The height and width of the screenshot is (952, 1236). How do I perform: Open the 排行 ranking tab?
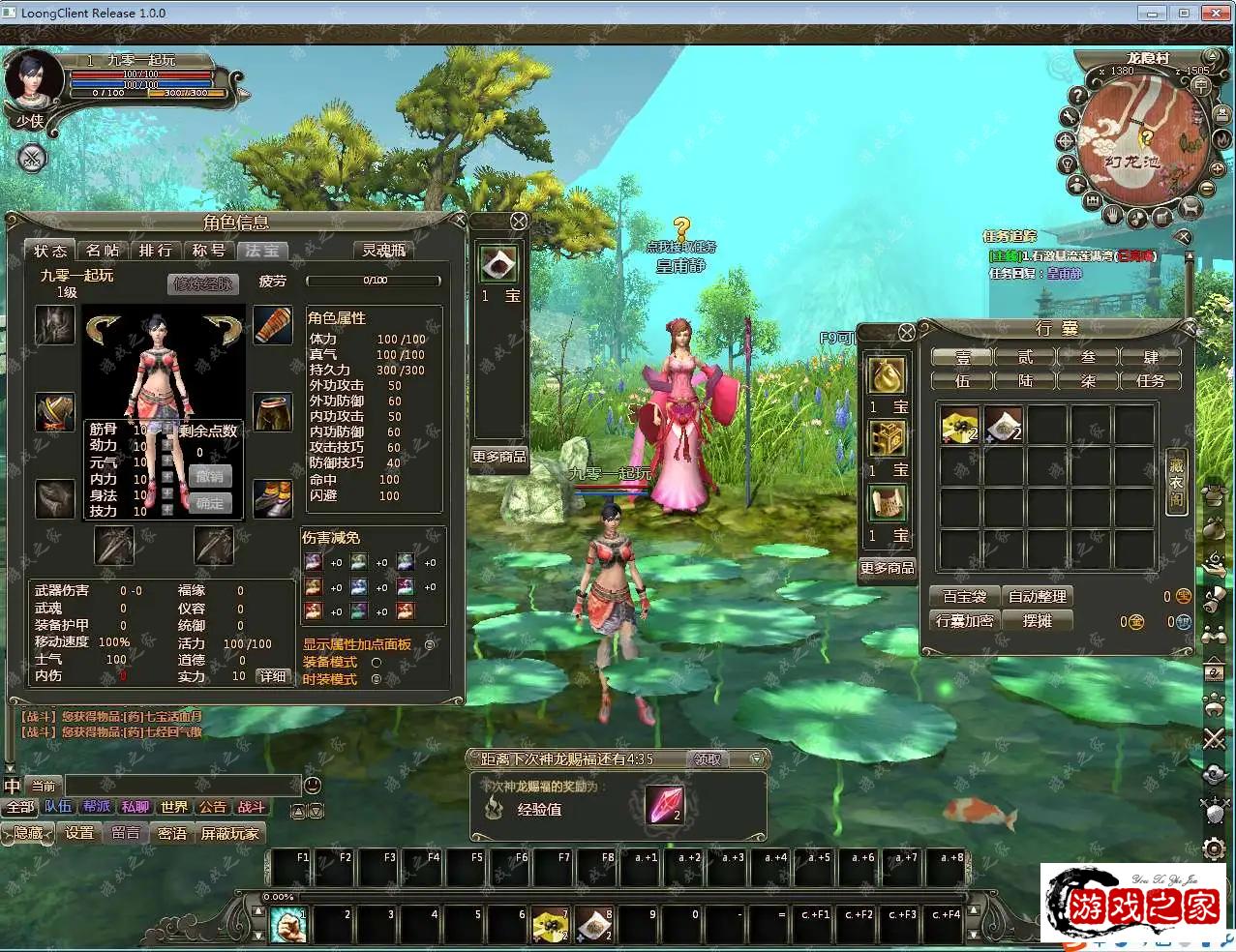(x=155, y=251)
